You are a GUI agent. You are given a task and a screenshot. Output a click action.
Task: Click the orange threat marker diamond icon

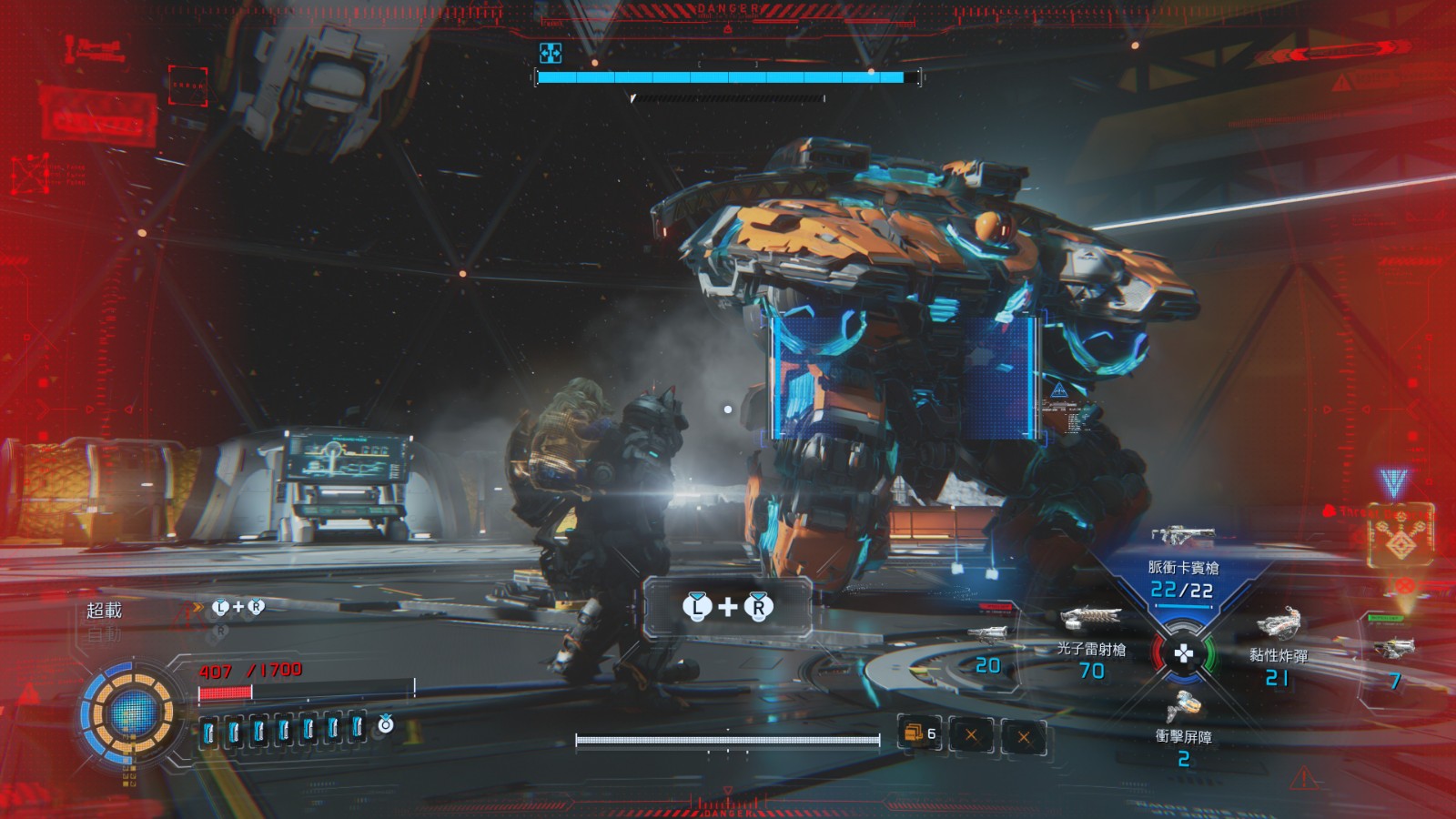coord(1400,543)
